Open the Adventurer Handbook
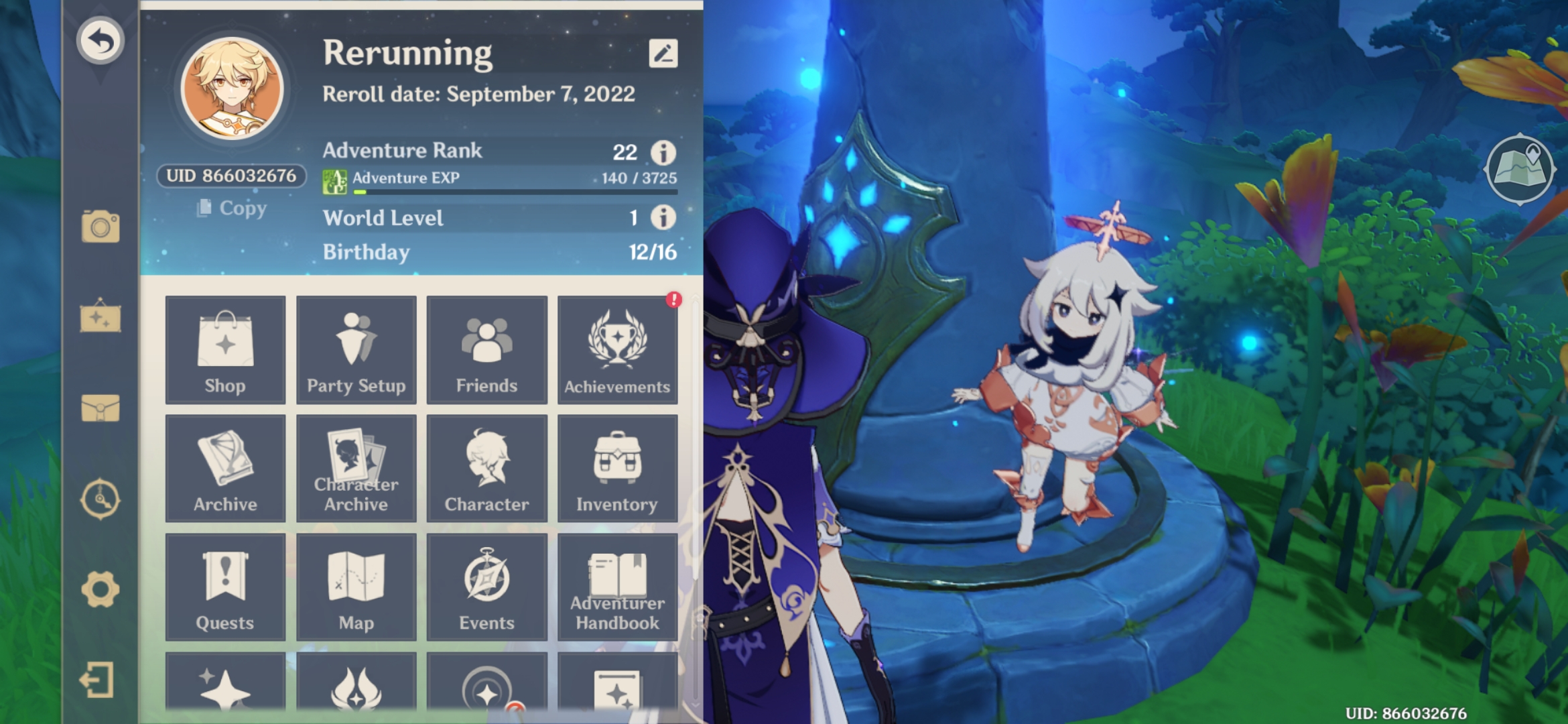 617,586
